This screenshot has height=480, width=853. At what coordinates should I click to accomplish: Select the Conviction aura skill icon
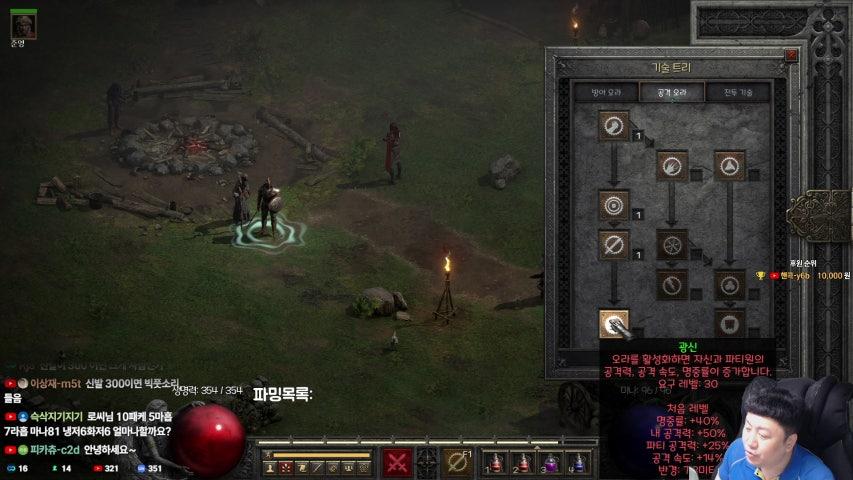tap(729, 323)
